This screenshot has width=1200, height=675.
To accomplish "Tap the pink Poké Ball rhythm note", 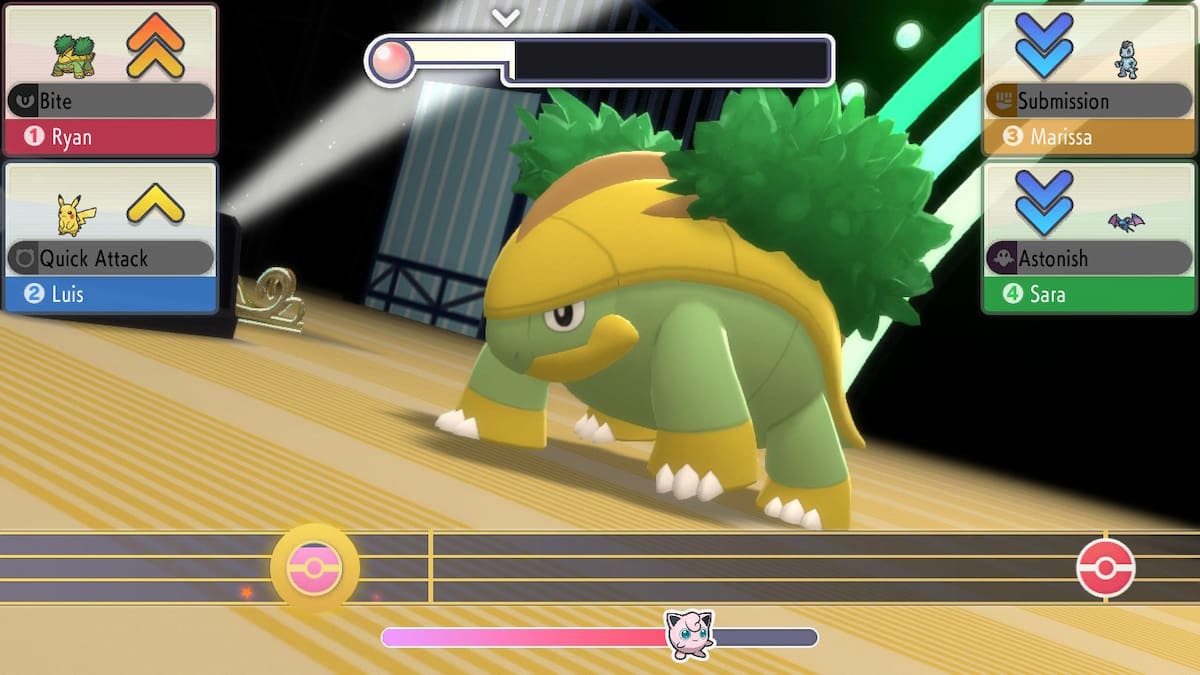I will click(x=314, y=569).
